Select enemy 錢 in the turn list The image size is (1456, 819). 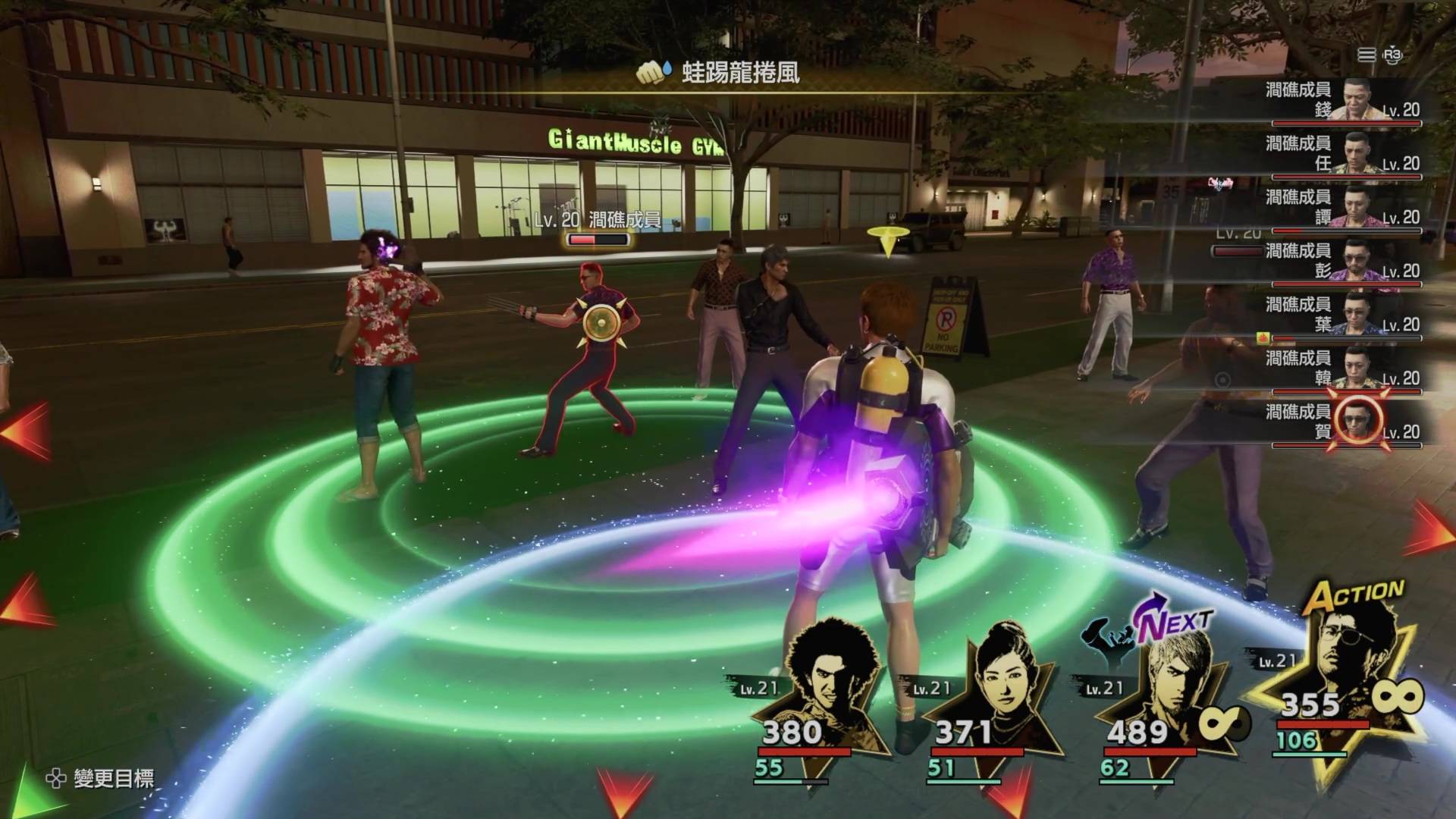pos(1342,100)
